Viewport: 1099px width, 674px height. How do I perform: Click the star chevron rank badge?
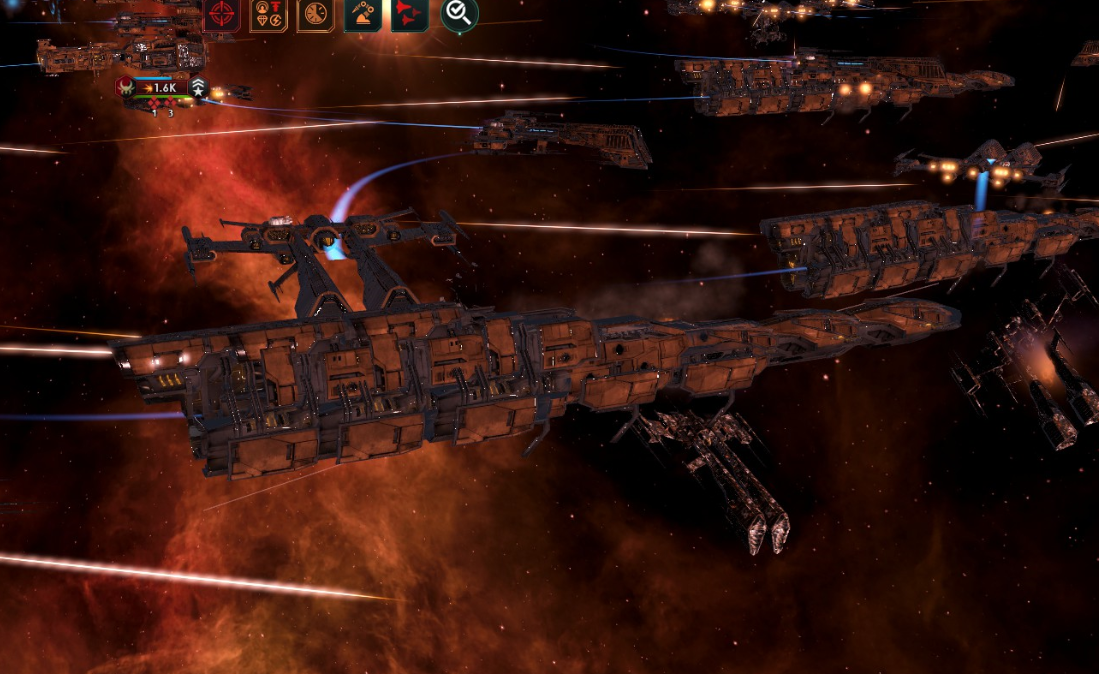(198, 88)
